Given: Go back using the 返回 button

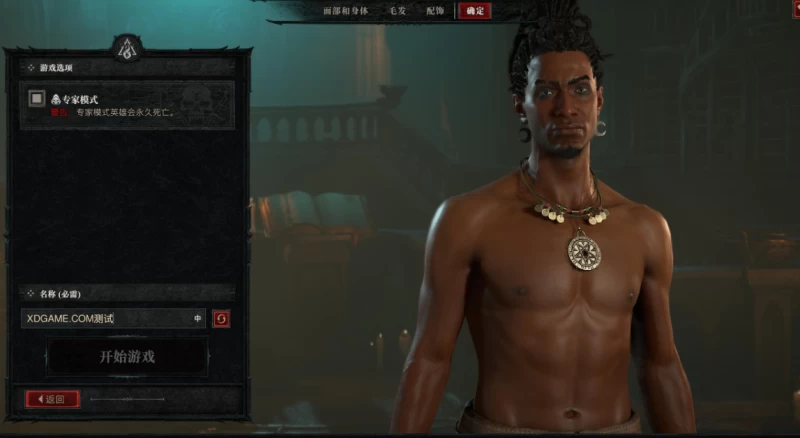Looking at the screenshot, I should click(x=52, y=399).
